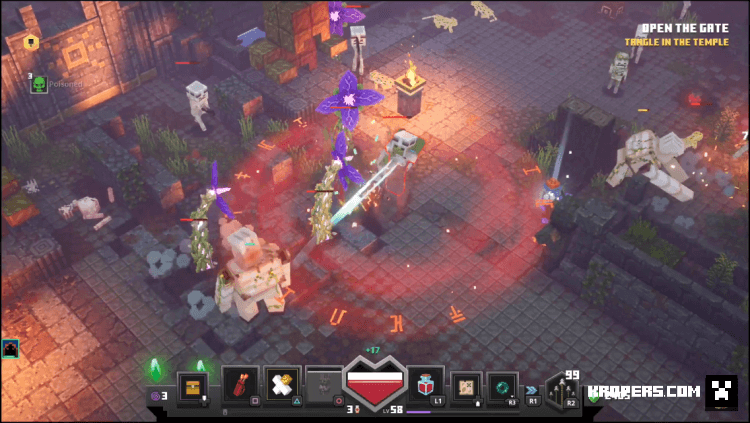Open the inventory chest icon
750x423 pixels.
click(x=192, y=386)
